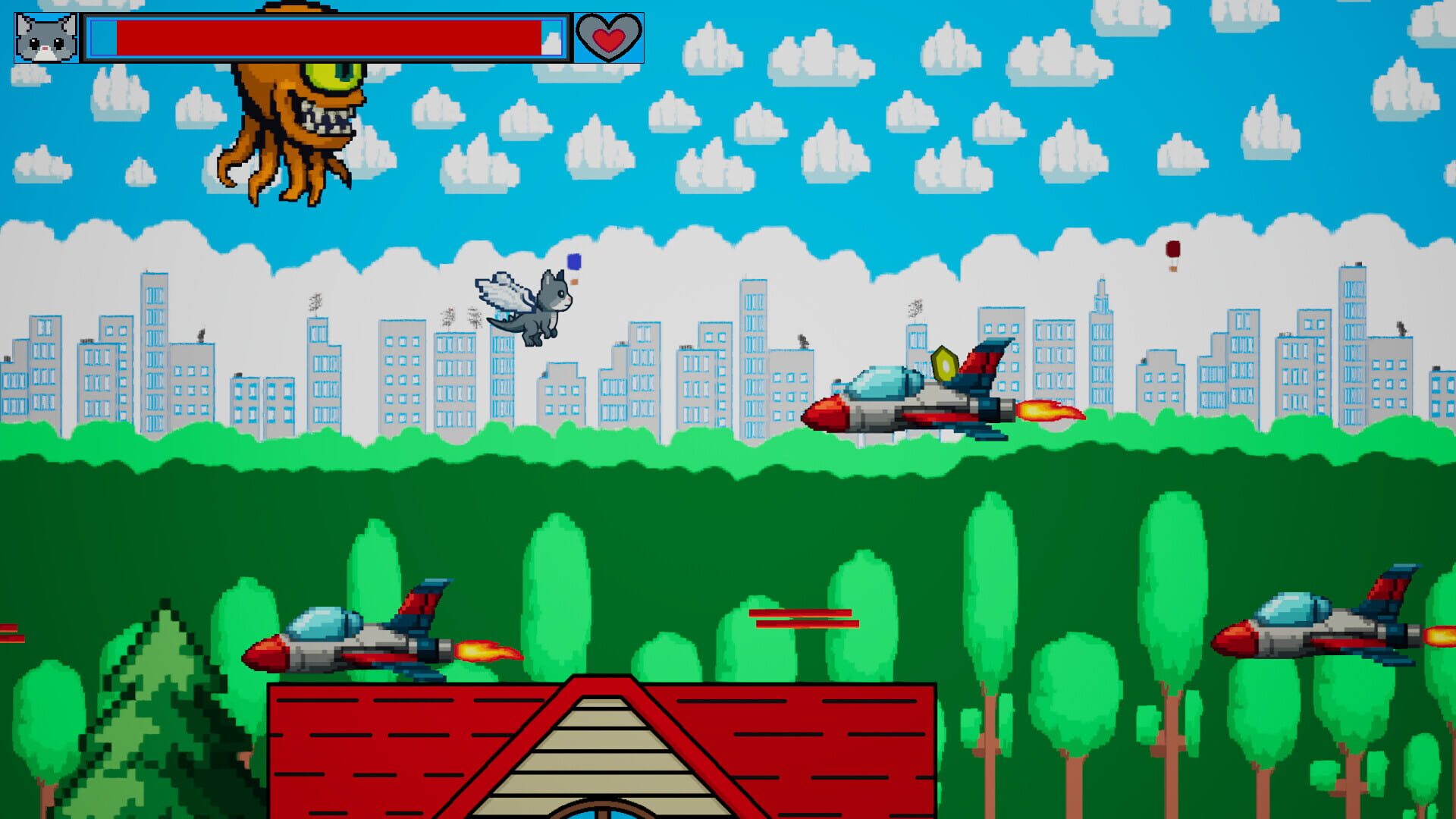Select the blue power-up cube above the cat
This screenshot has width=1456, height=819.
573,260
